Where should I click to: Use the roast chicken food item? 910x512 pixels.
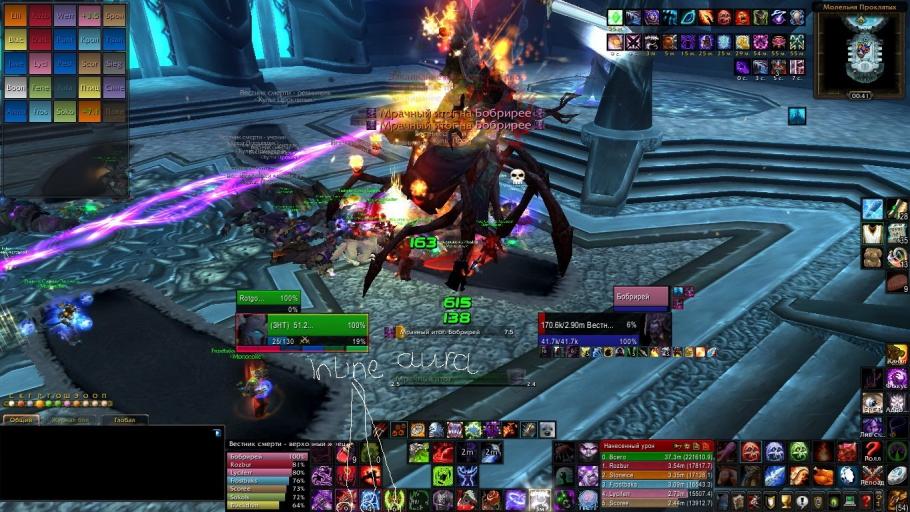click(x=823, y=476)
